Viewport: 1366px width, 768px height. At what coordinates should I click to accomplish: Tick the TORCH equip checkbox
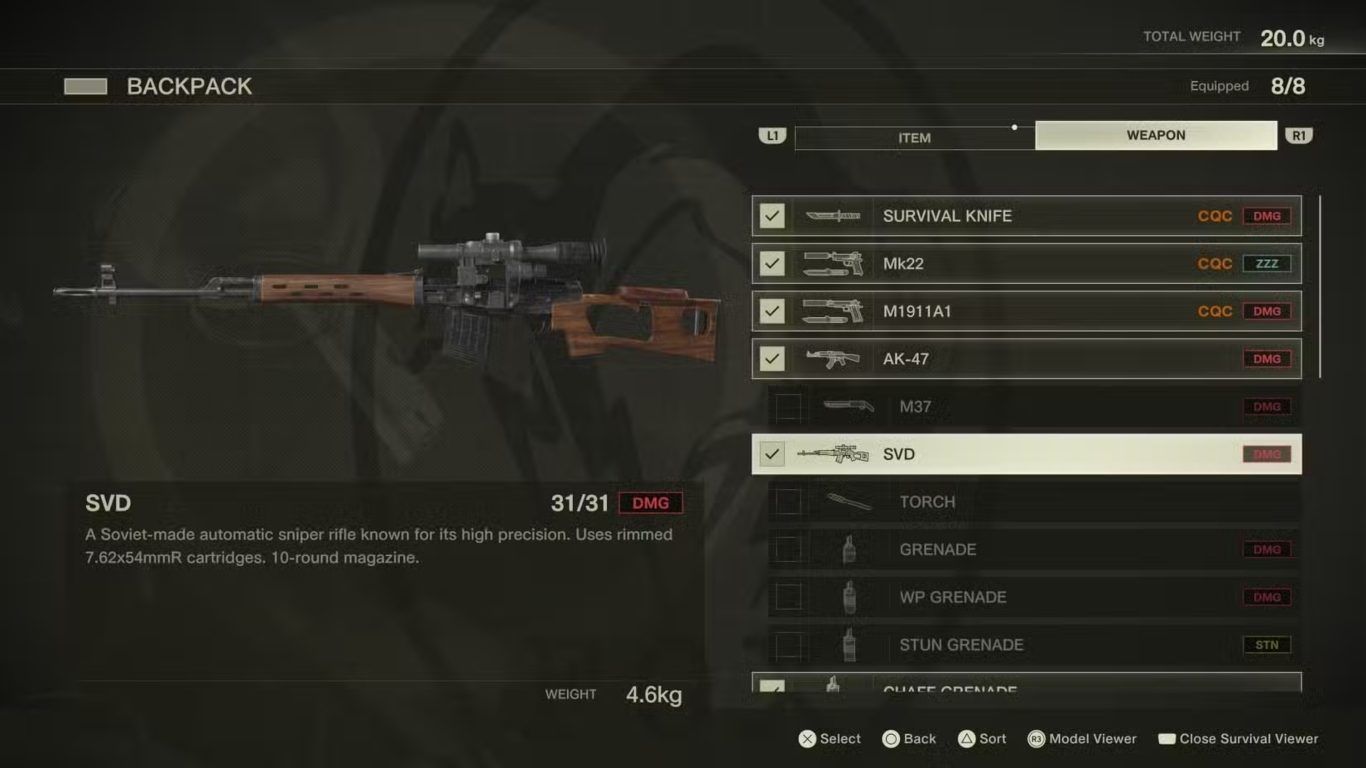click(x=788, y=502)
